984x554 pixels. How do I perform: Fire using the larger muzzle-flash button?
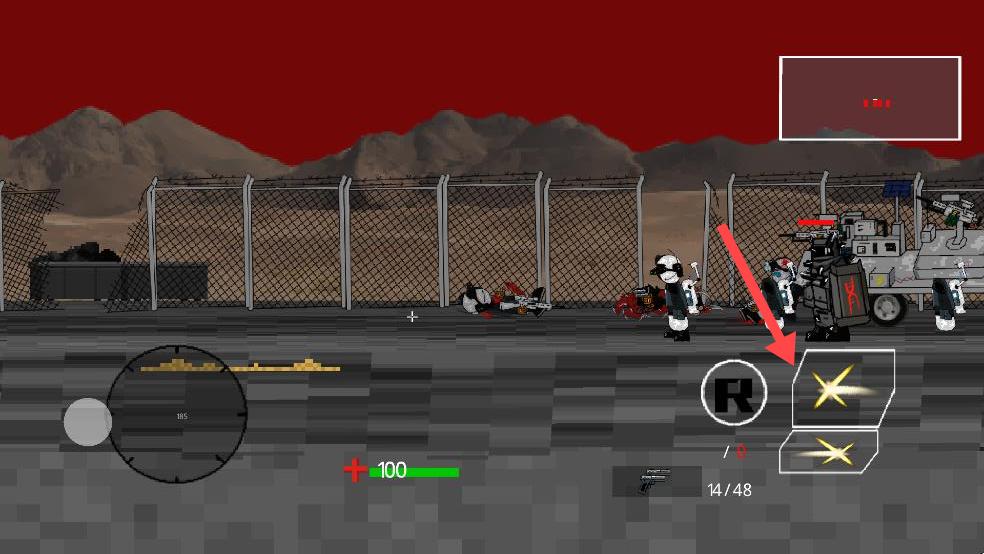tap(842, 387)
